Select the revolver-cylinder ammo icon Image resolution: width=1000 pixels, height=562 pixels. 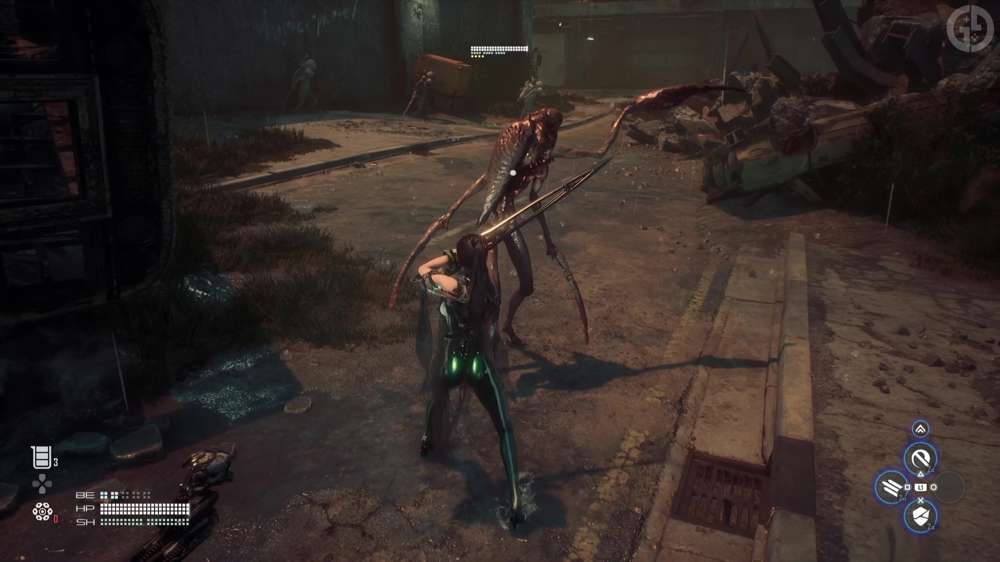(x=42, y=512)
